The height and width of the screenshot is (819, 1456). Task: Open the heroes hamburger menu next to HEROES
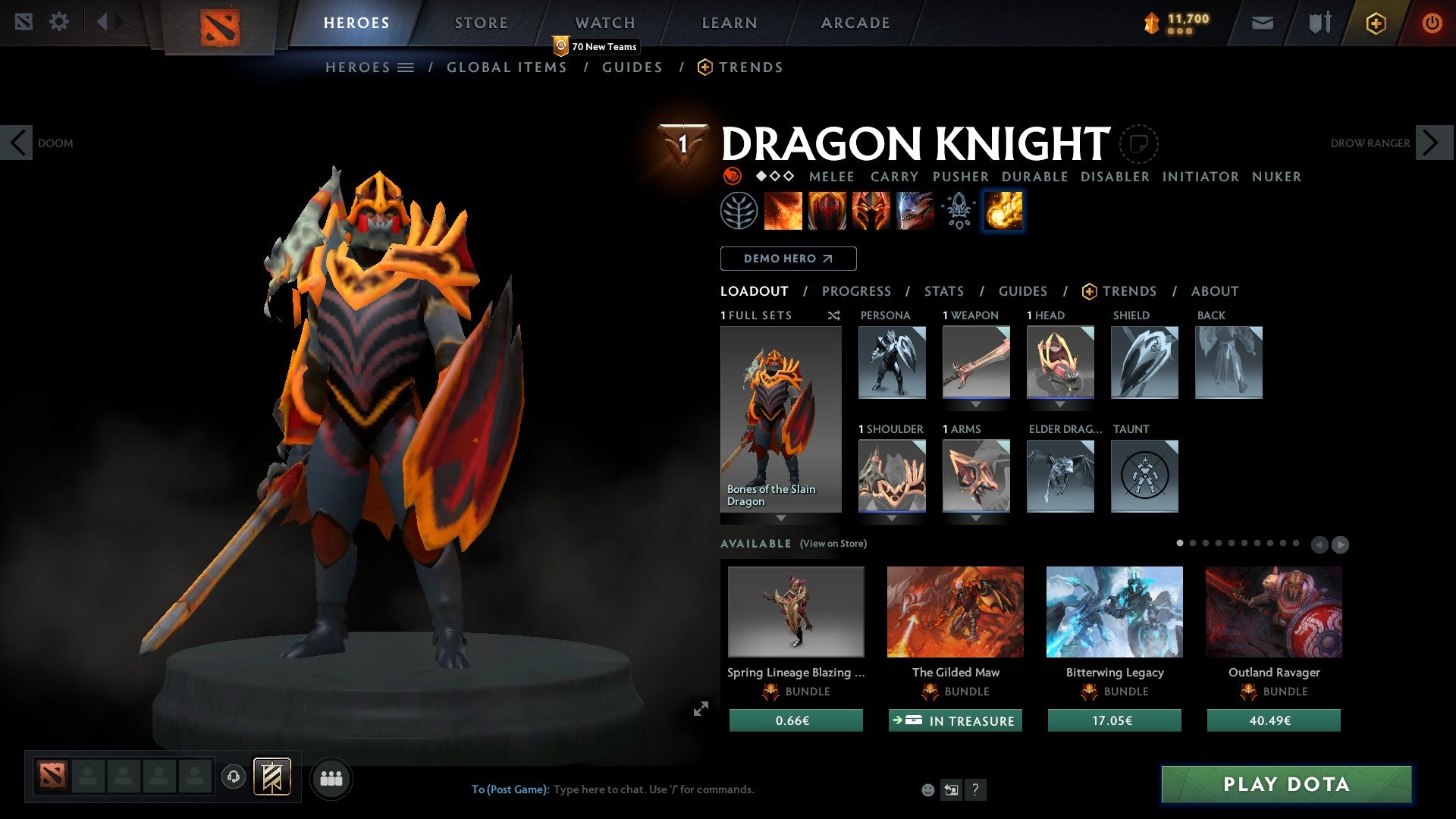click(x=406, y=67)
